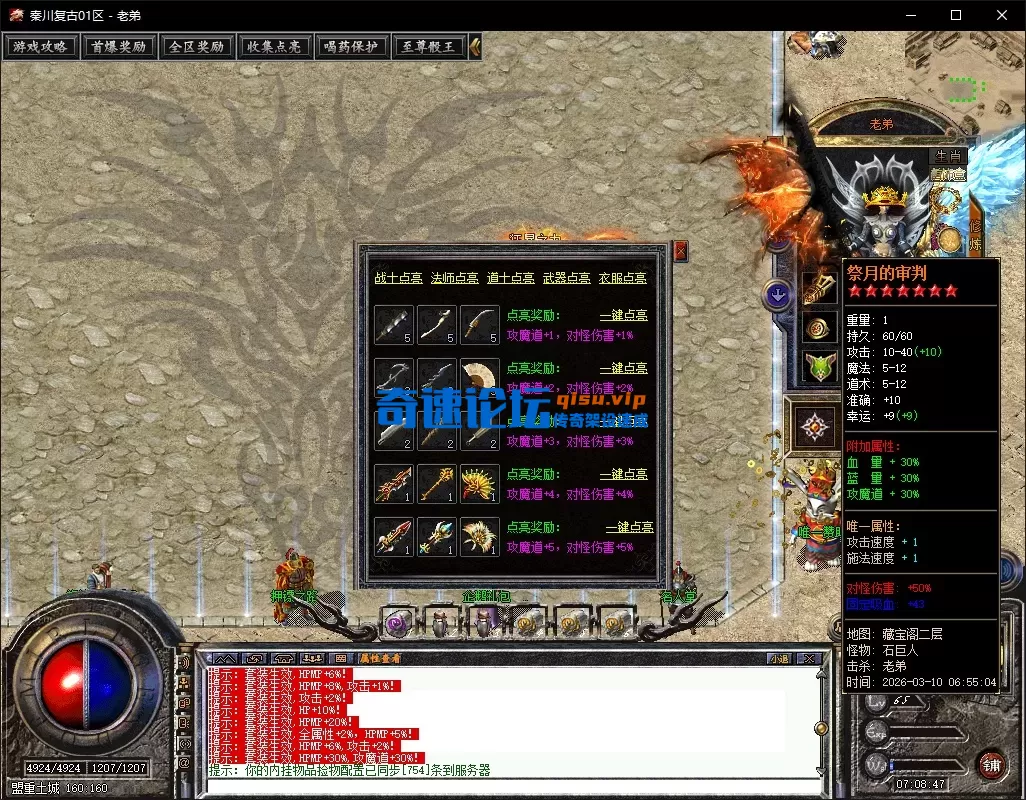Collapse the top menu bar arrow
The height and width of the screenshot is (800, 1026).
coord(475,46)
